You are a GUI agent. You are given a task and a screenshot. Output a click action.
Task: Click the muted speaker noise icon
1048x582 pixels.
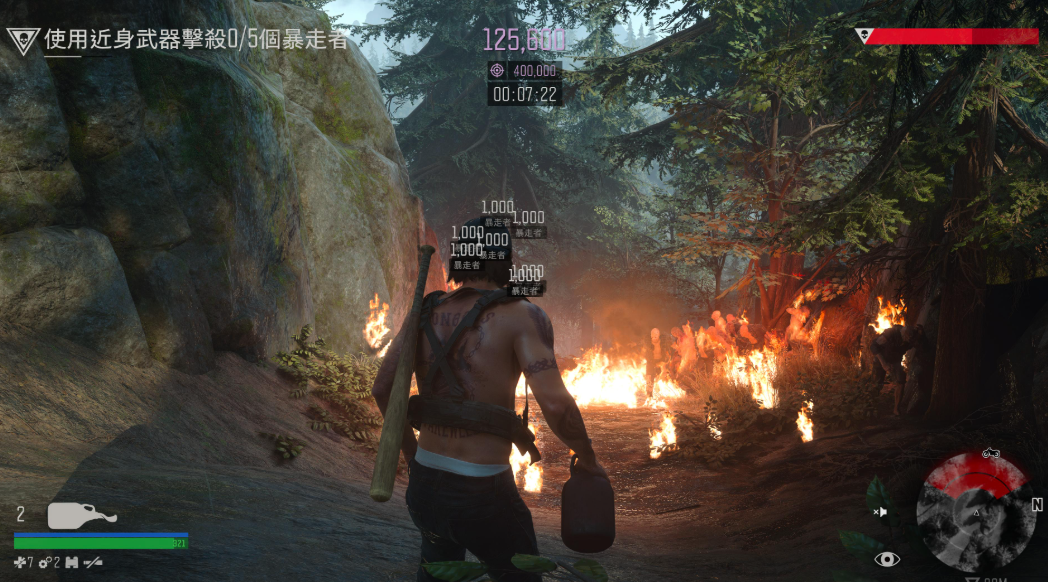click(880, 512)
